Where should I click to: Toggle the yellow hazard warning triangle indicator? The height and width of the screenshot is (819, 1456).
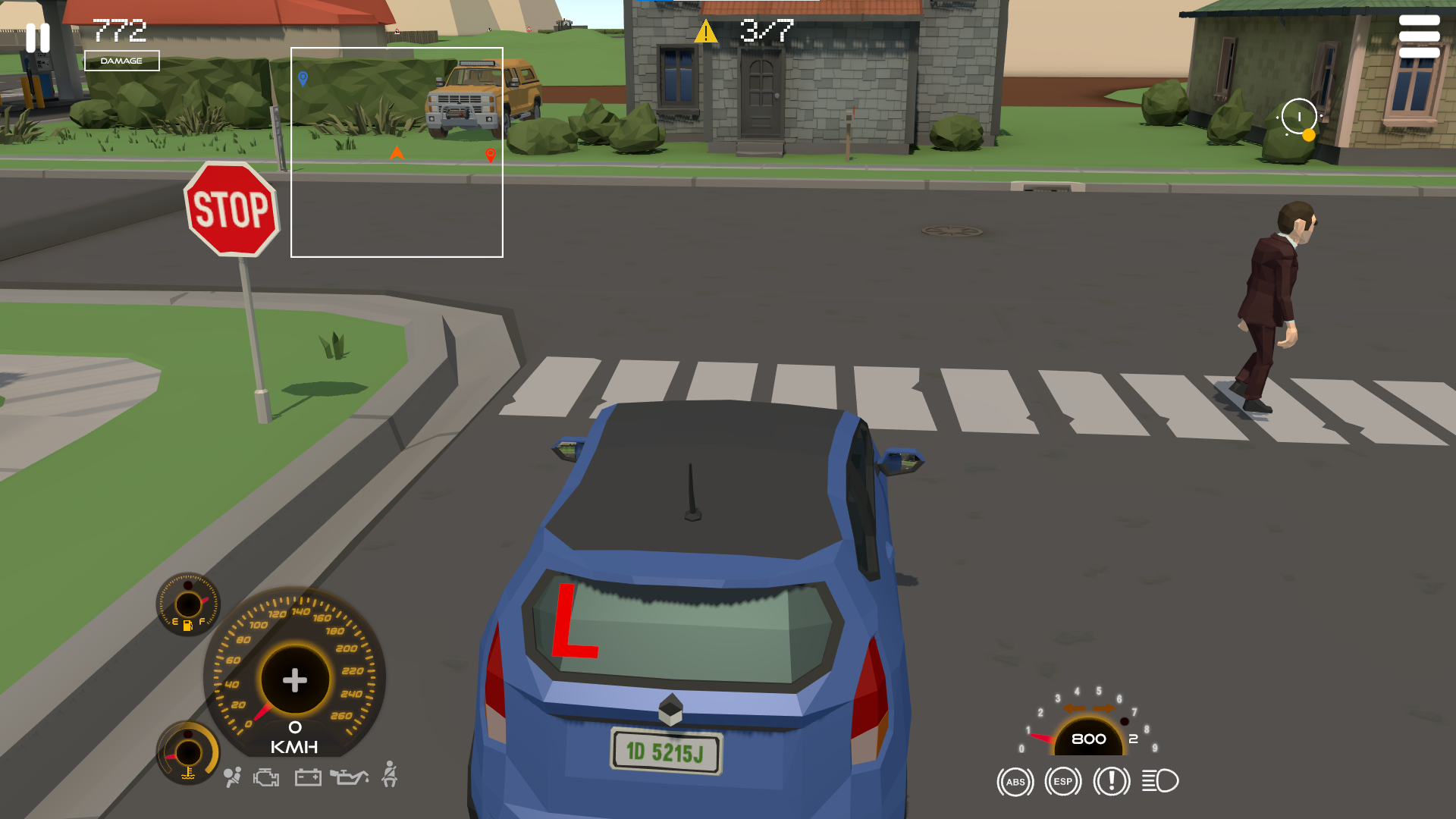(707, 30)
